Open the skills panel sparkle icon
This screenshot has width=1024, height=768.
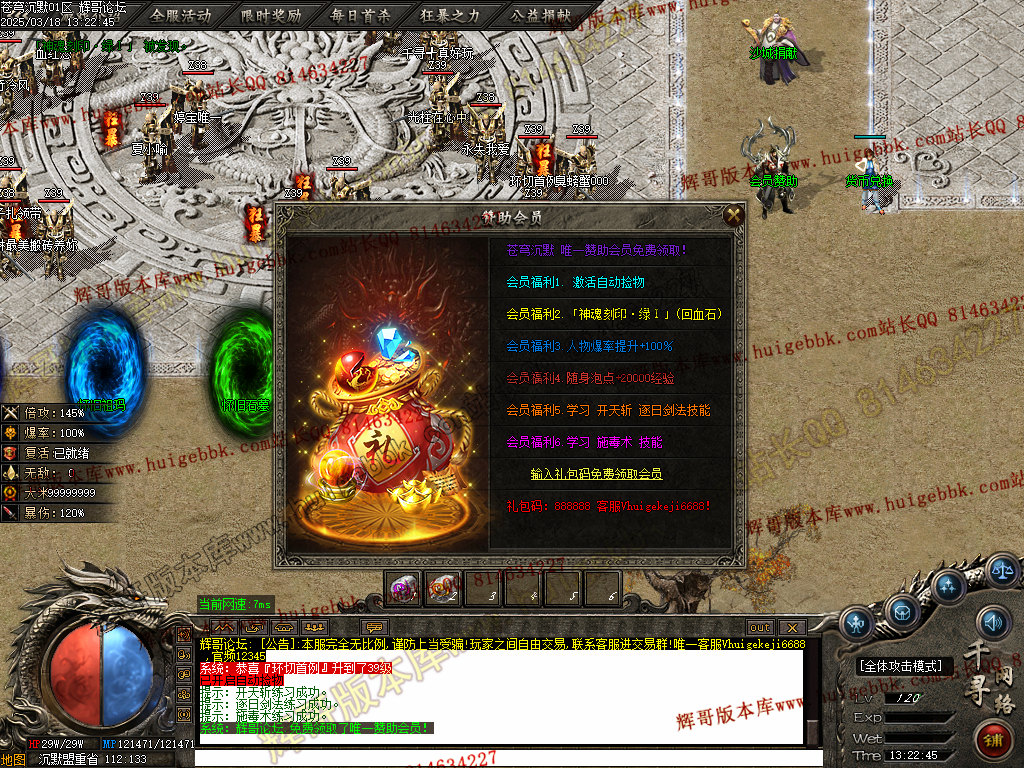[948, 586]
